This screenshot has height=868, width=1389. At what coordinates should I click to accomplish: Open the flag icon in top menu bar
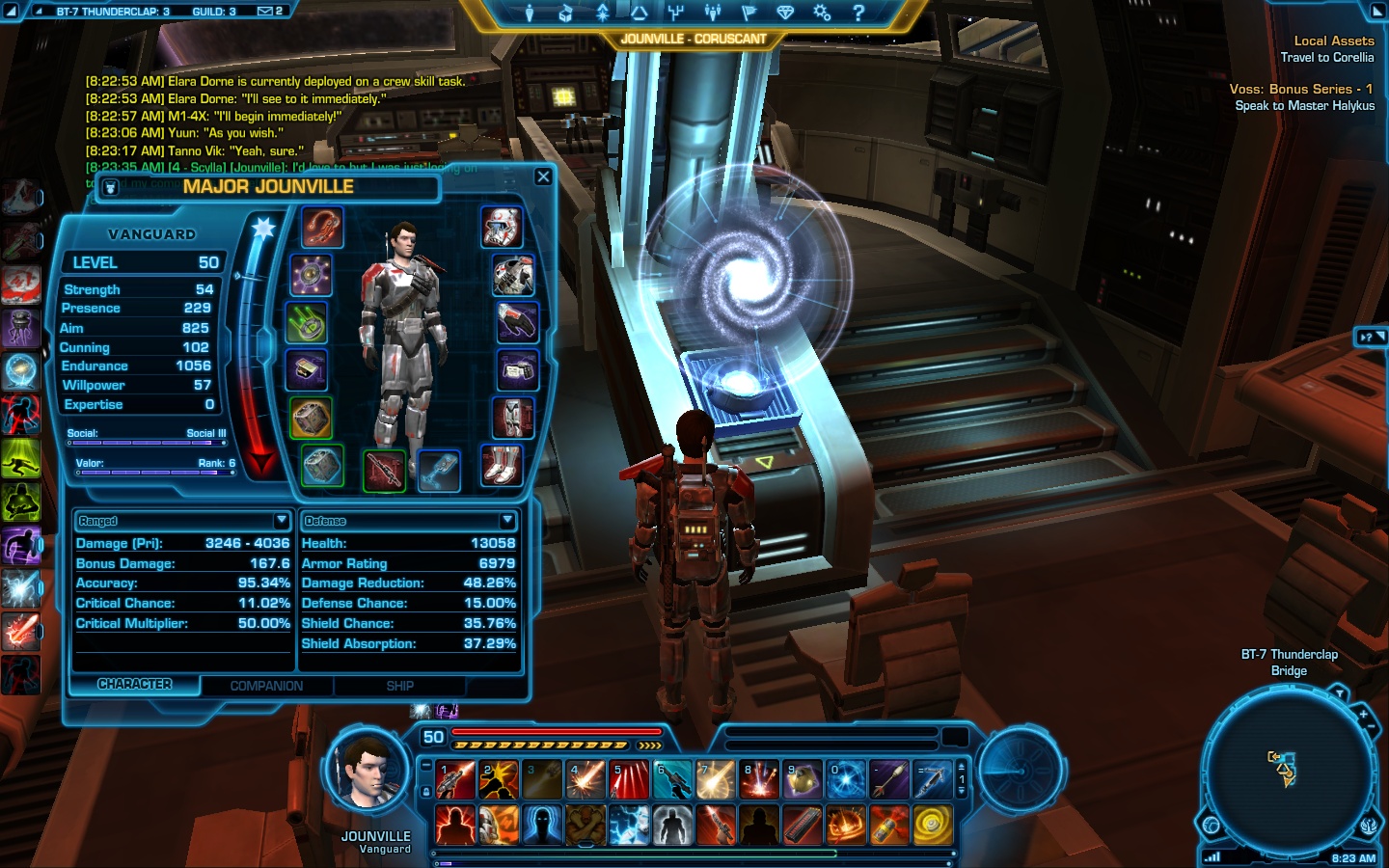click(x=748, y=13)
